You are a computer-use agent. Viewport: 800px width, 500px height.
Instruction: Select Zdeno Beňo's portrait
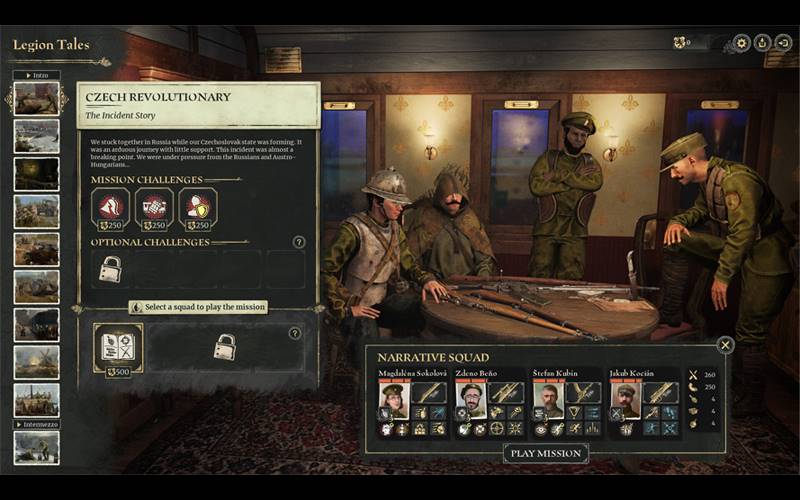pos(471,400)
